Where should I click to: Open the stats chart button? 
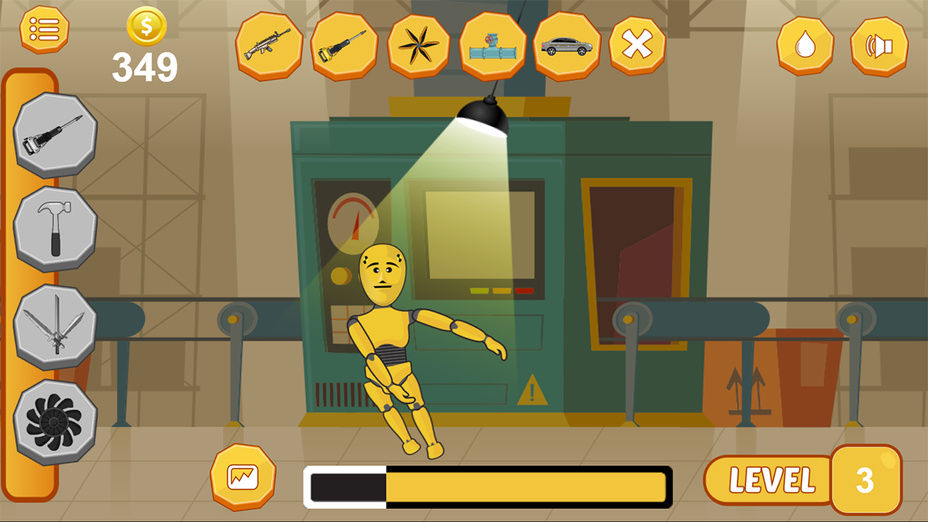pyautogui.click(x=243, y=477)
